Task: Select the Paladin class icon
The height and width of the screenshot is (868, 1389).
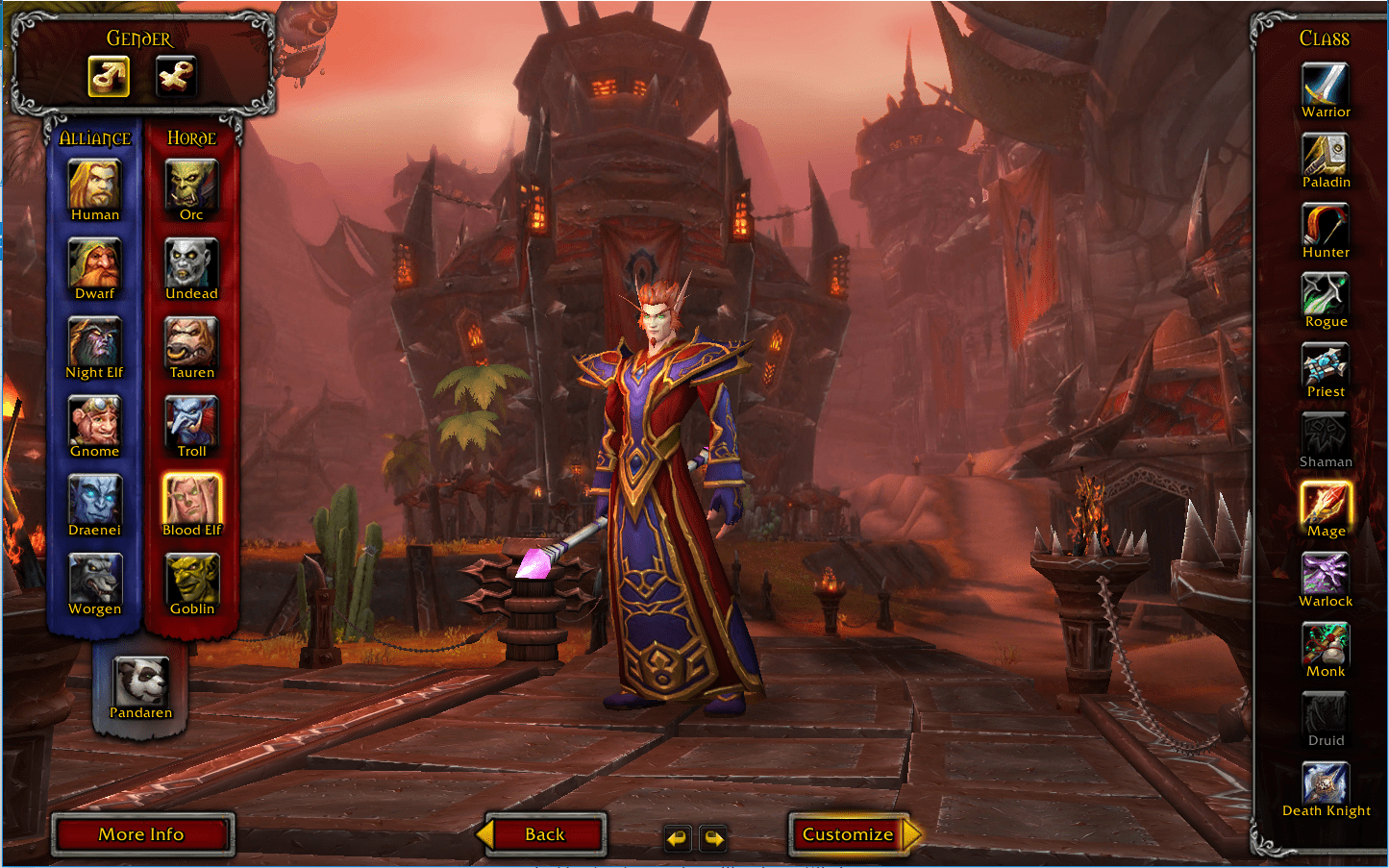Action: [x=1325, y=155]
